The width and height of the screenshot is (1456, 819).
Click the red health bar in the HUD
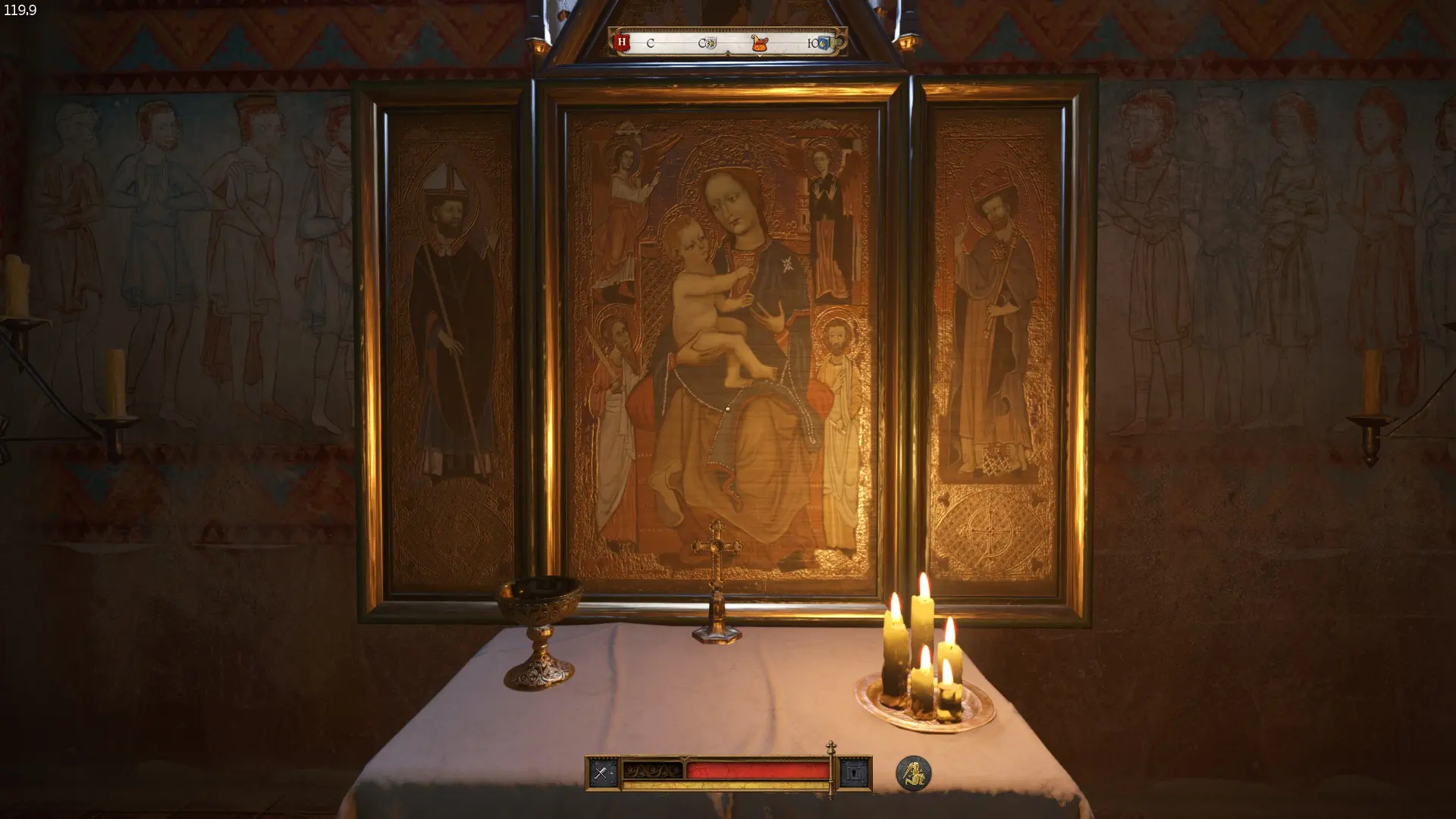758,771
